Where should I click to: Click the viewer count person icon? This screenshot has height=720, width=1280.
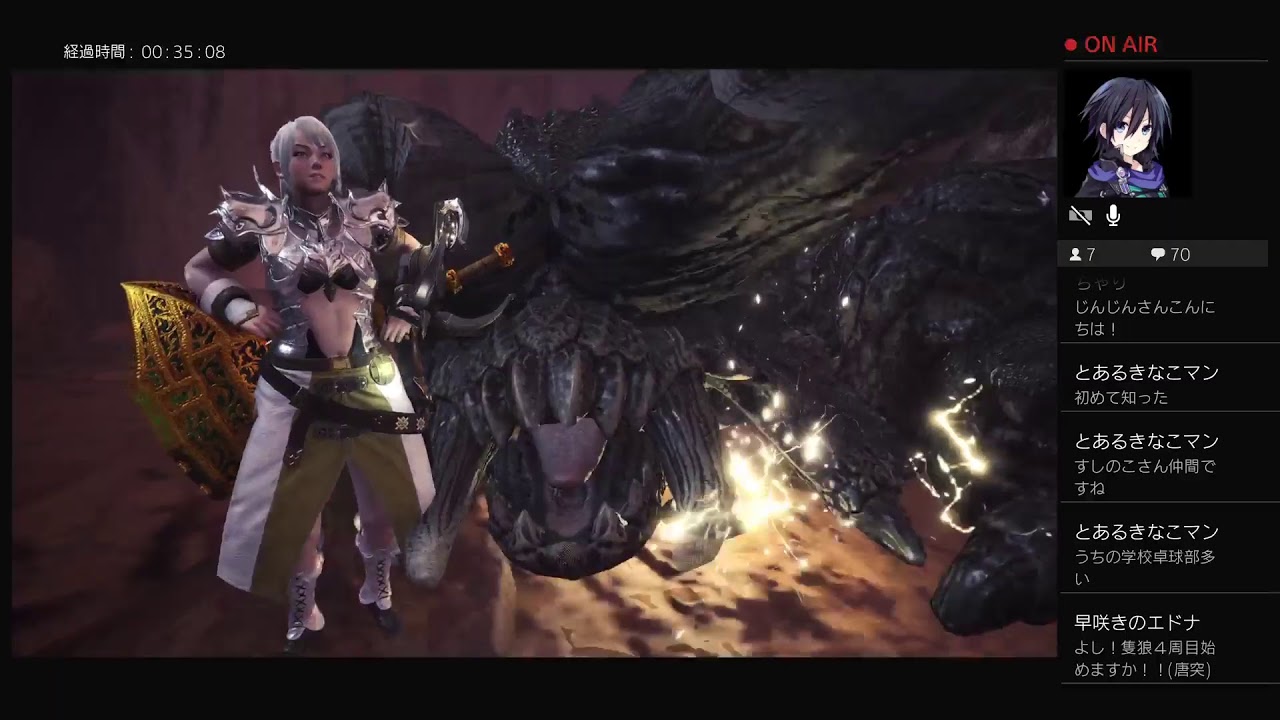pyautogui.click(x=1075, y=254)
